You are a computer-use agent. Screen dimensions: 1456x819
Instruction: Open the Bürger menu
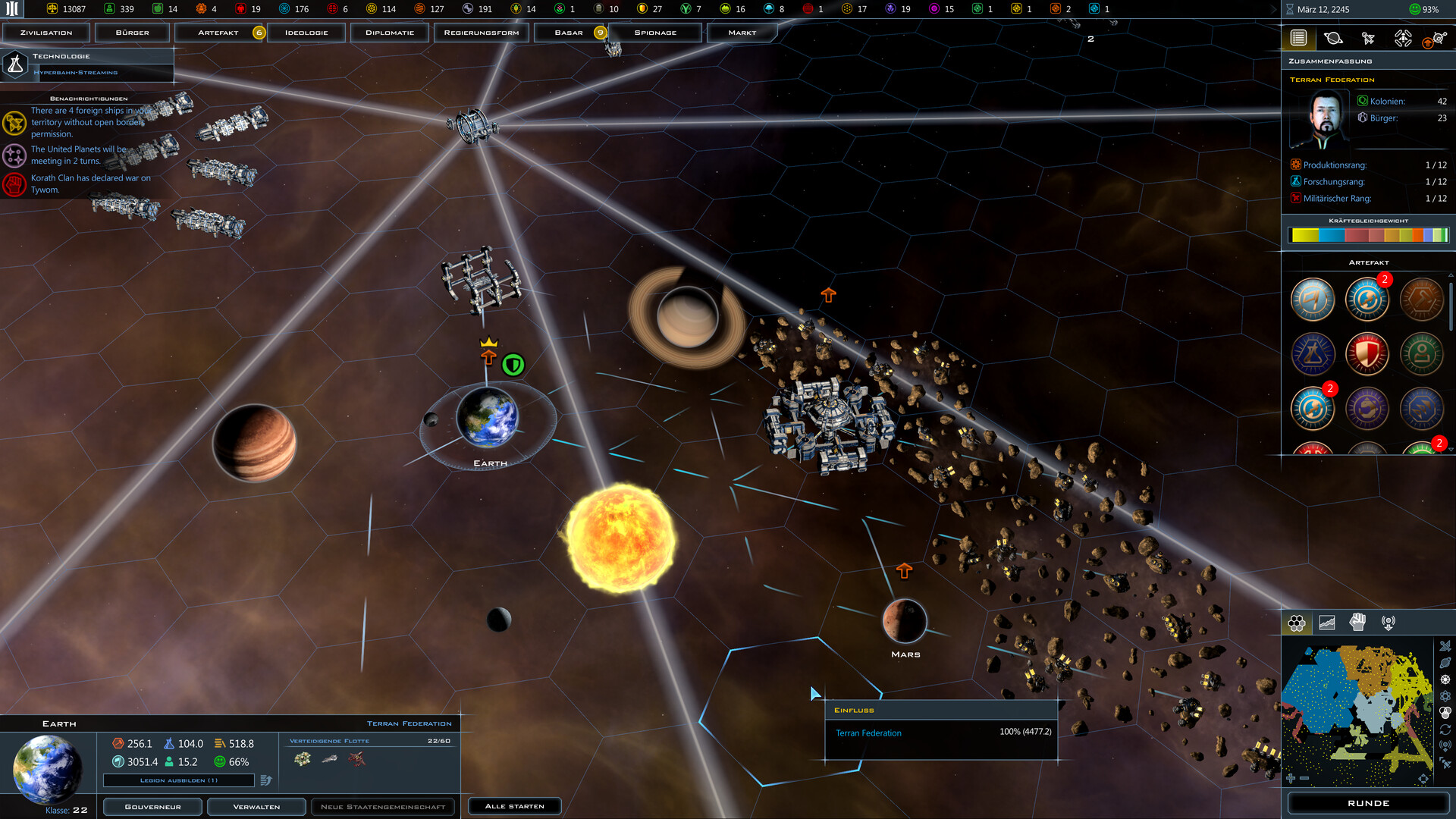pos(132,33)
